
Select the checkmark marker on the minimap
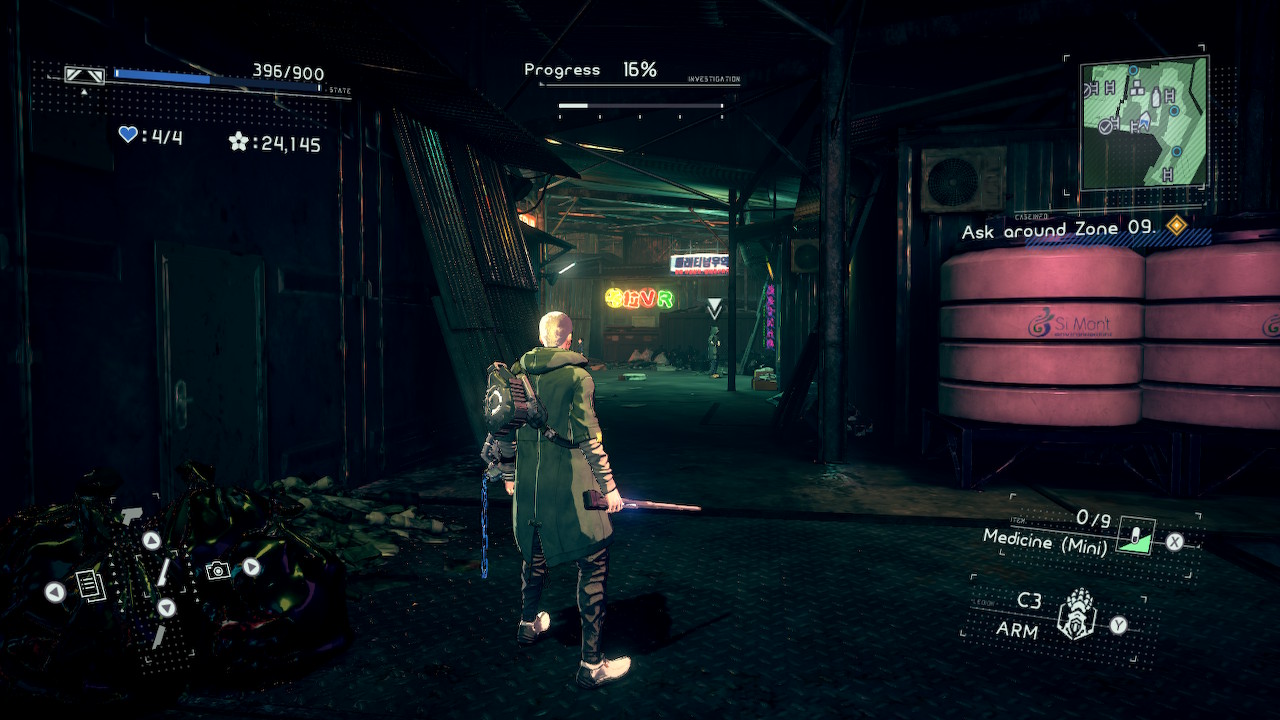(x=1105, y=126)
